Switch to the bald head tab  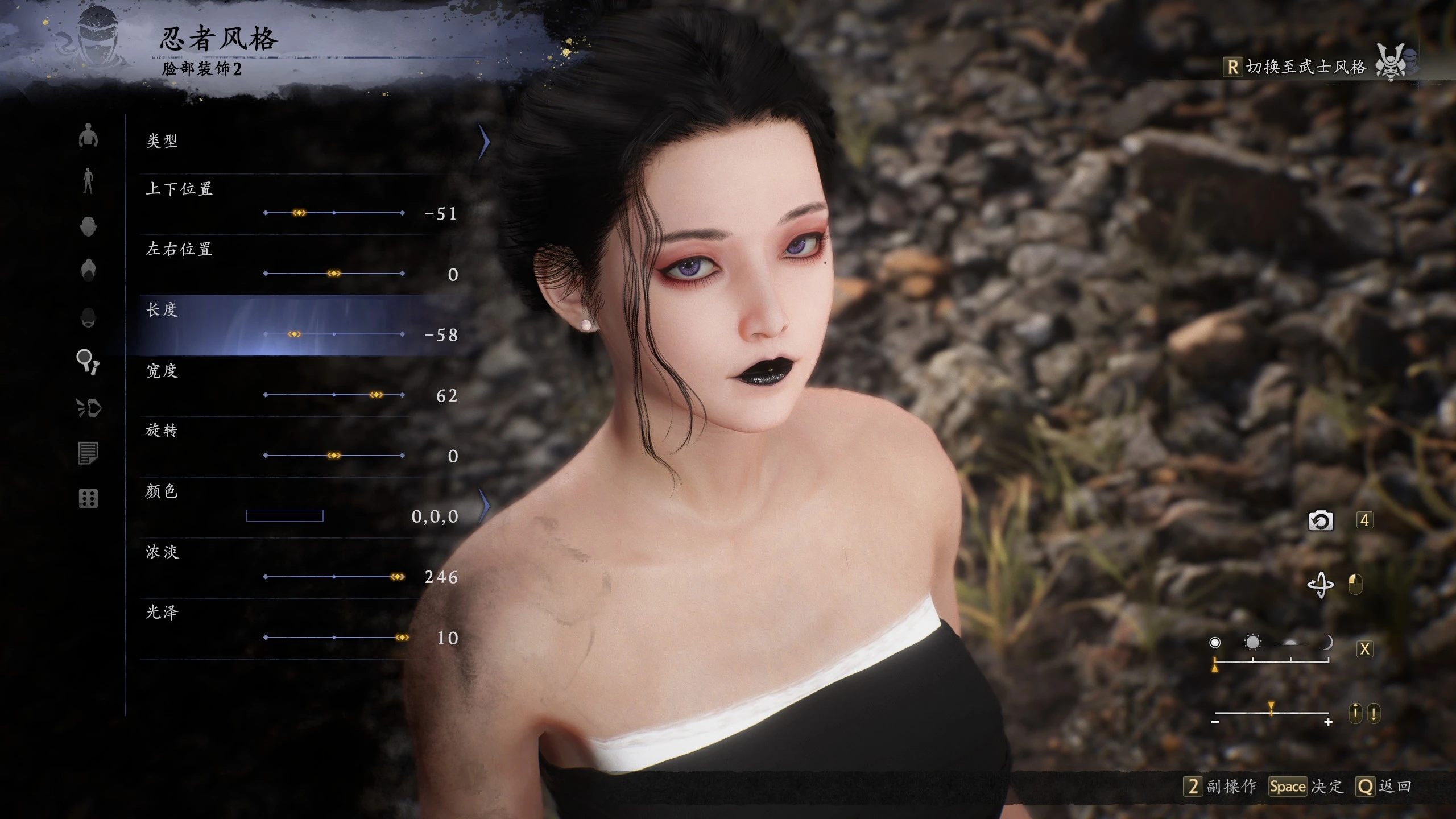[x=88, y=226]
